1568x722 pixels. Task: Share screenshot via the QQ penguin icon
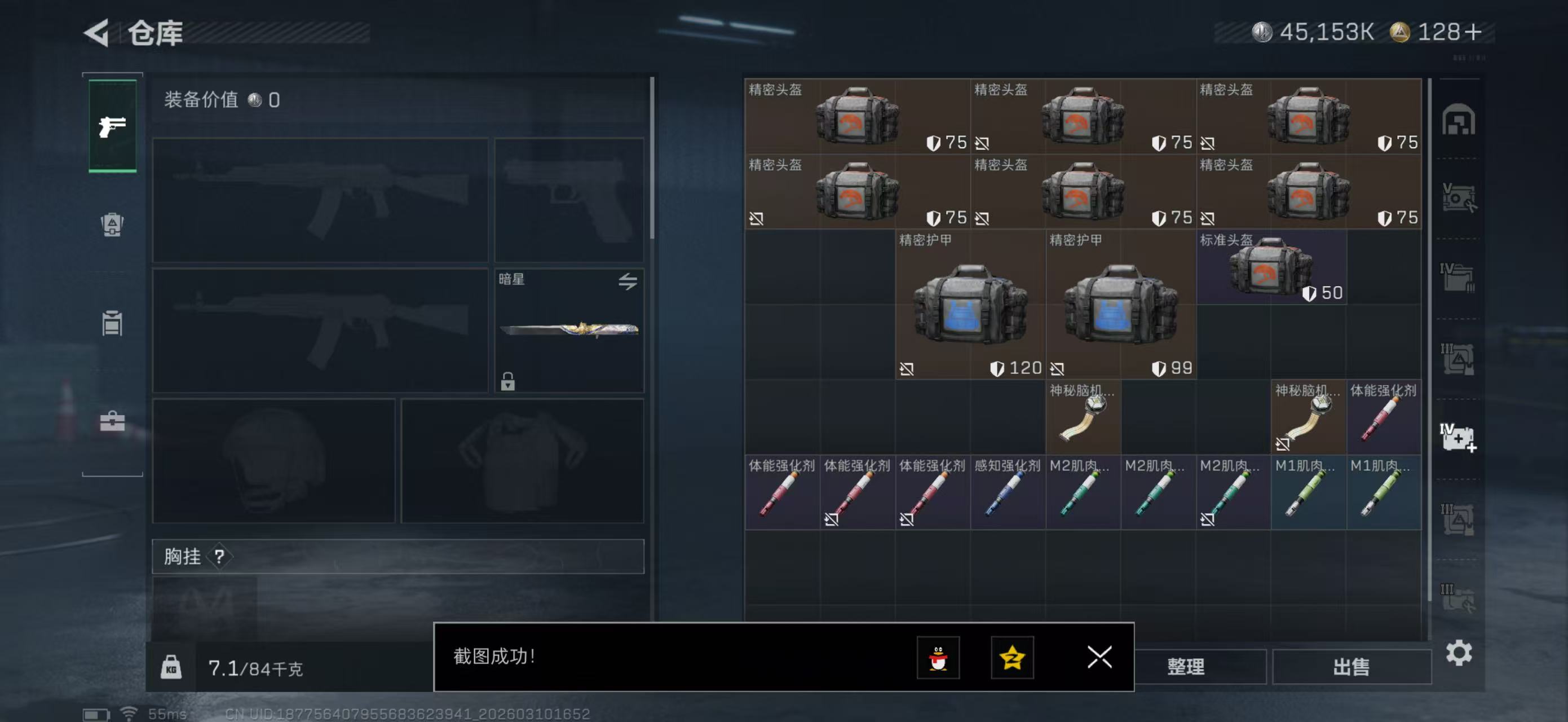click(x=938, y=658)
